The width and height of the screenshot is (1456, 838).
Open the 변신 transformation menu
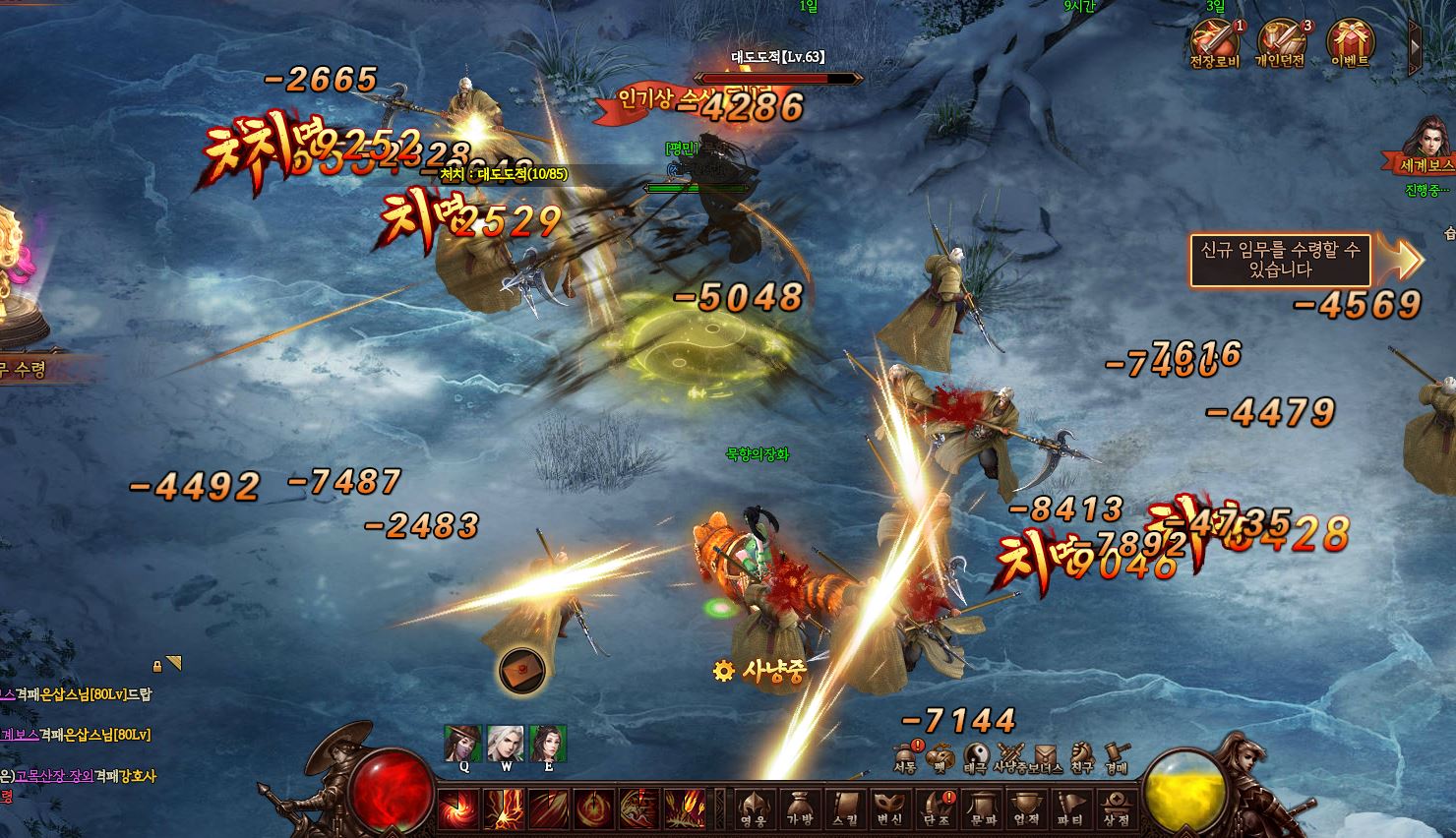click(x=889, y=808)
